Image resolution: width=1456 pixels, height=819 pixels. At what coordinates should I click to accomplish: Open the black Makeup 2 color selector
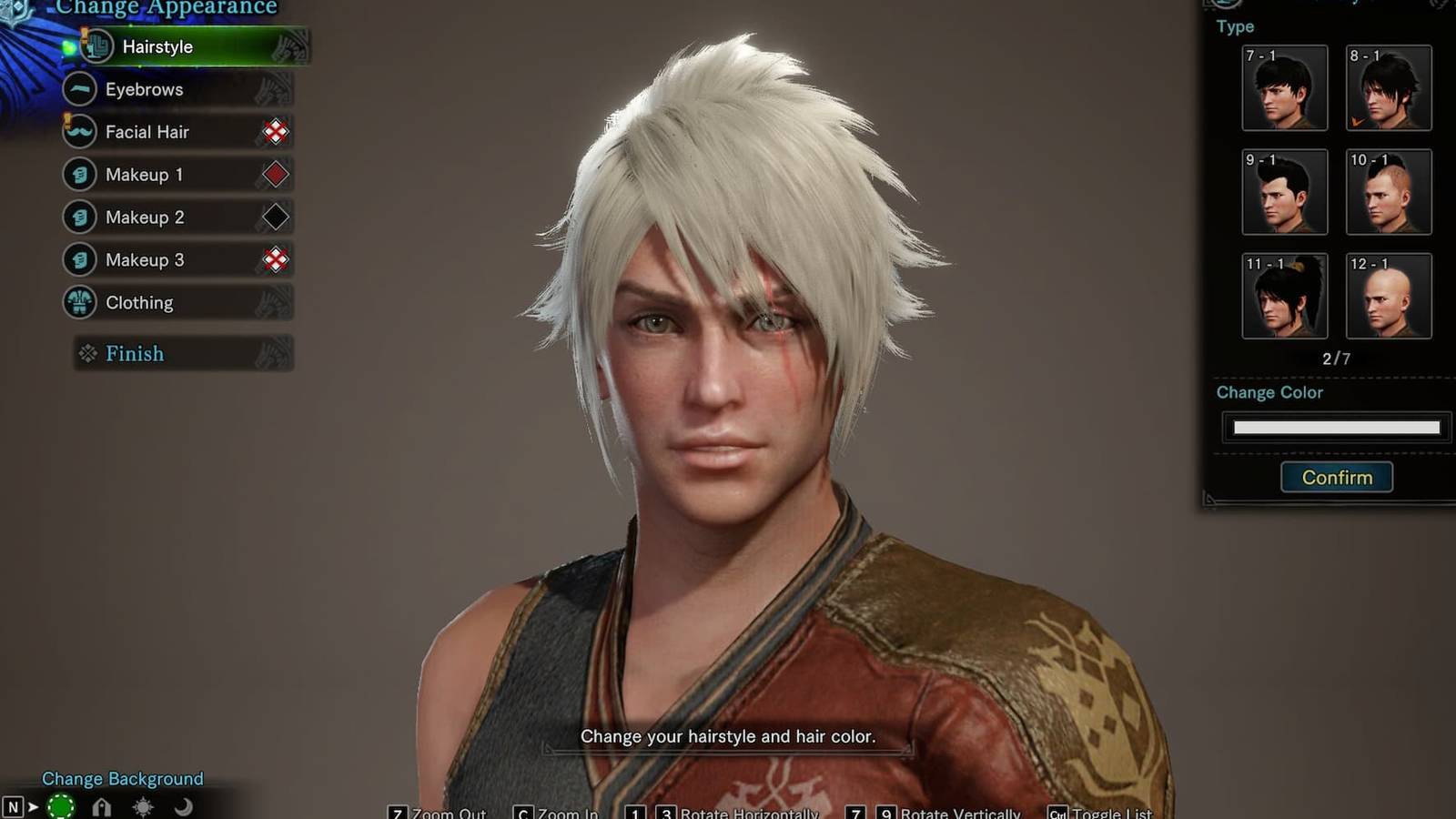(275, 217)
